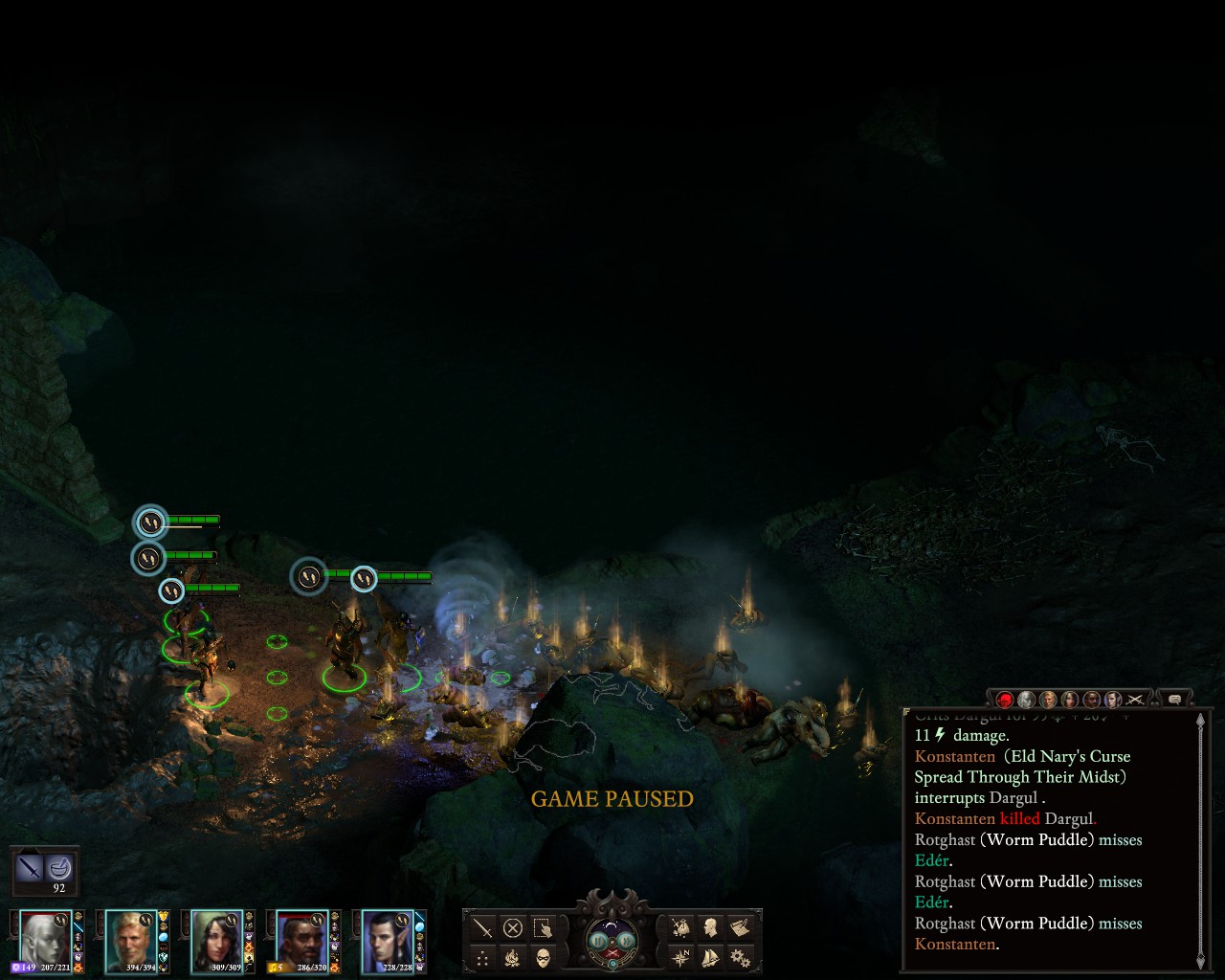Screen dimensions: 1225x980
Task: Toggle stealth with the masked face button
Action: [543, 957]
